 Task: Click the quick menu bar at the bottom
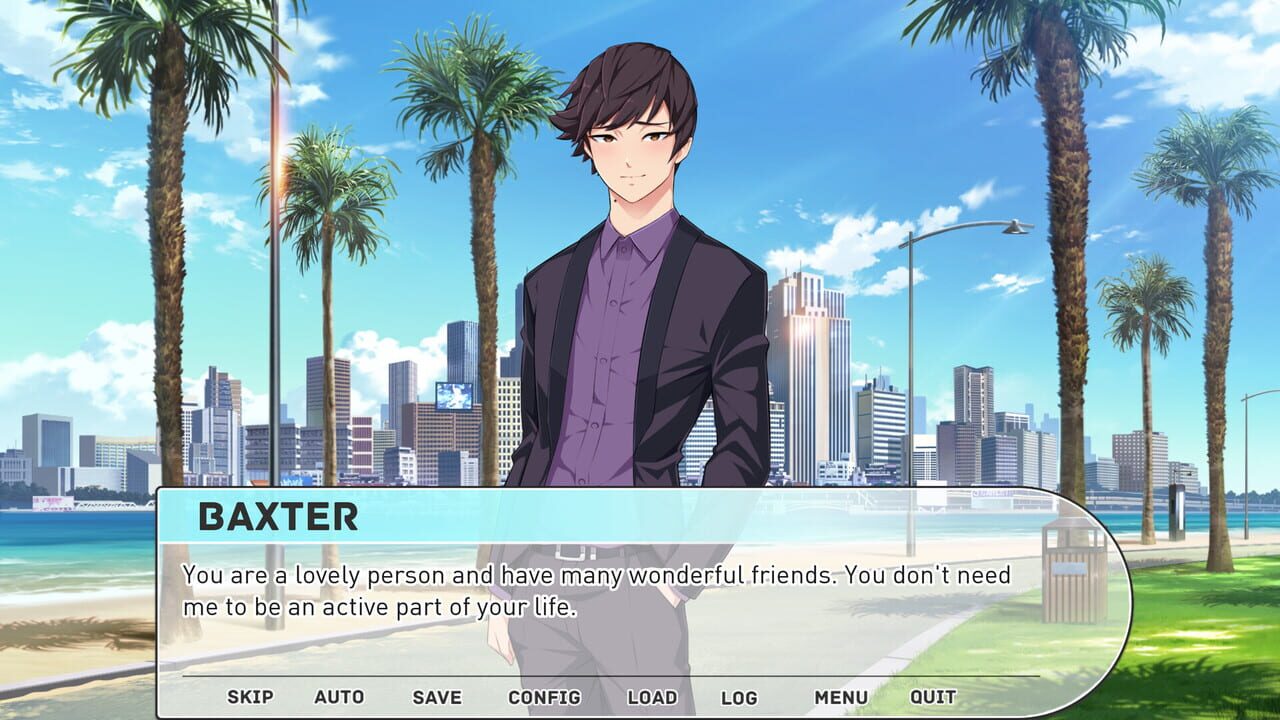(x=590, y=697)
